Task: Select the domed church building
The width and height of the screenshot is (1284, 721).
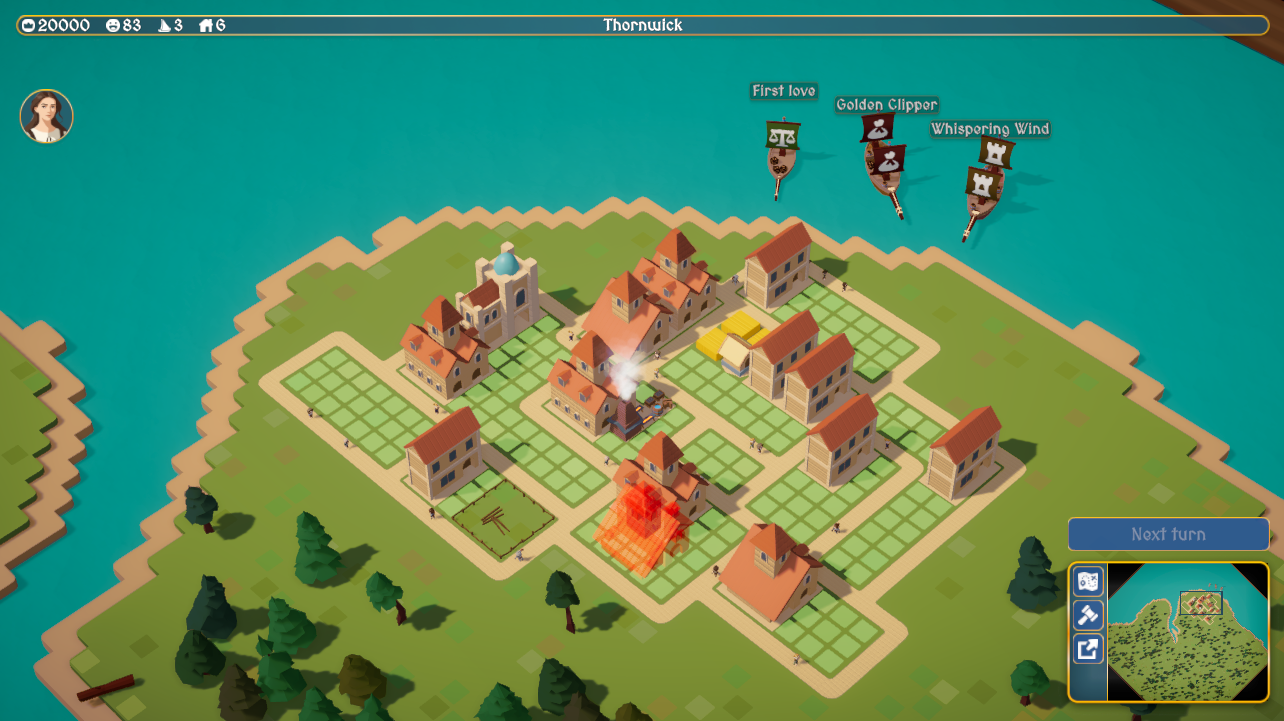Action: [505, 290]
